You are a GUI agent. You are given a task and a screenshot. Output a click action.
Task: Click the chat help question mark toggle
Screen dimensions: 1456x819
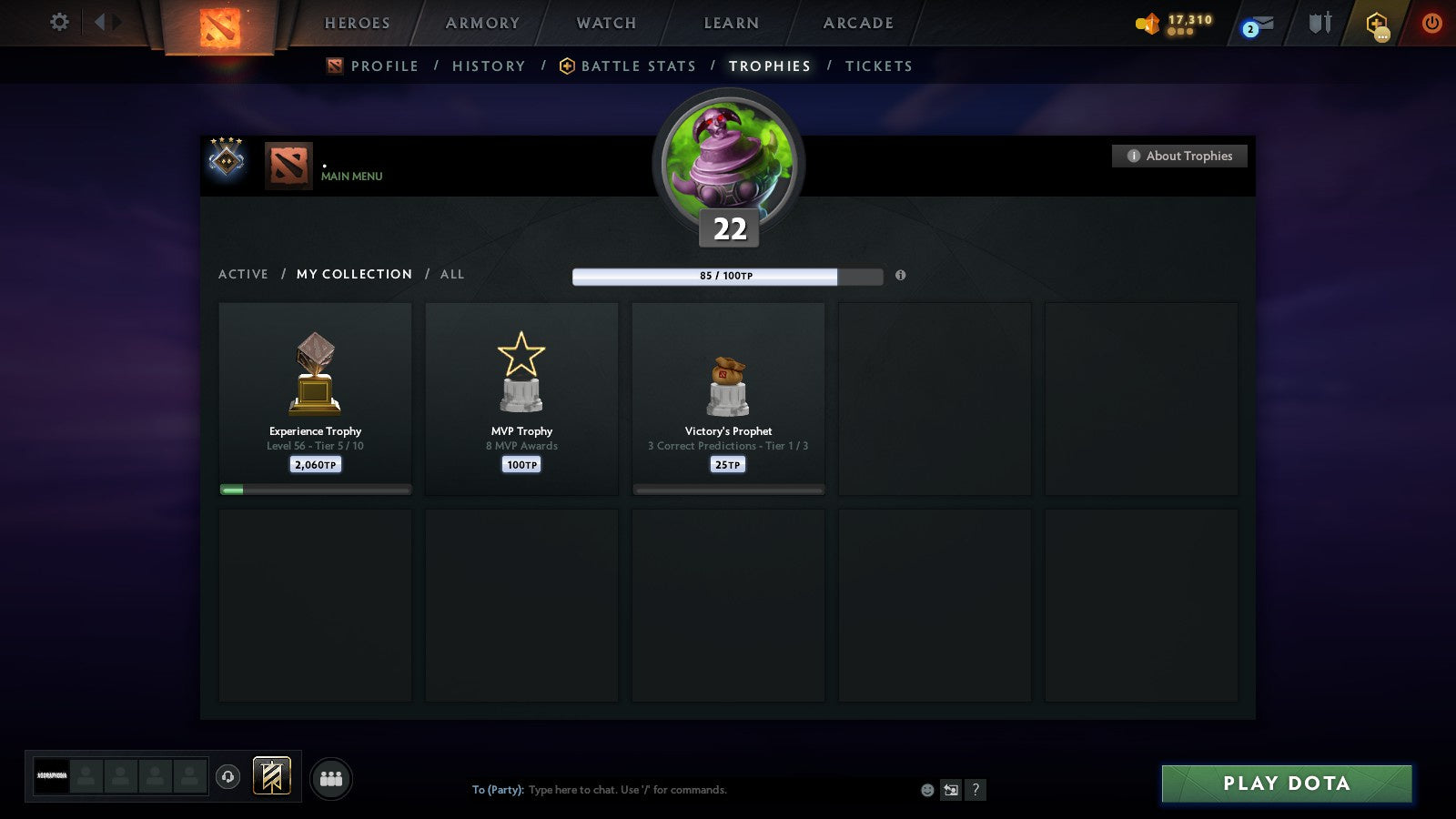tap(976, 790)
